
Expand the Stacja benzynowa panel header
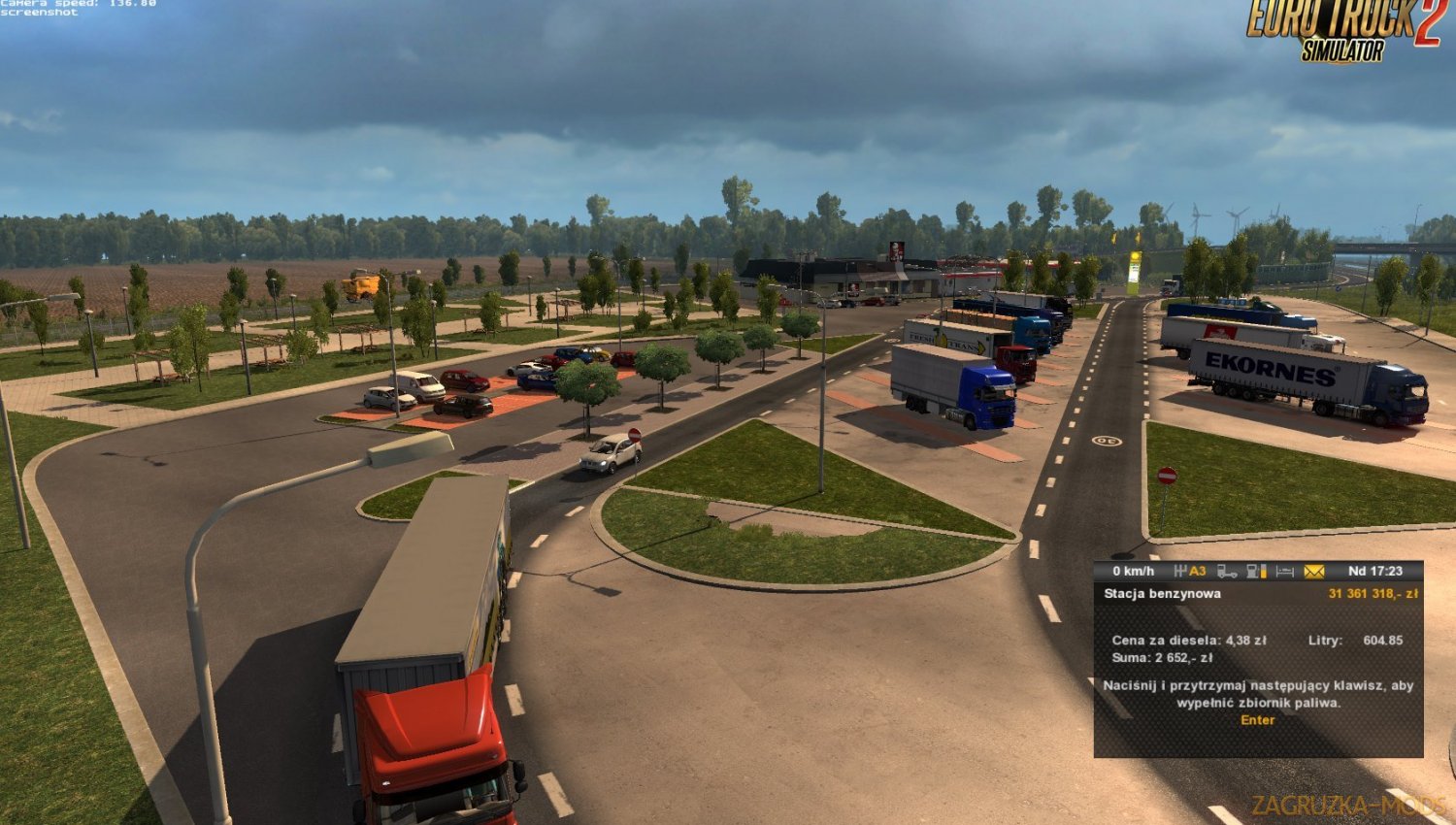point(1165,593)
